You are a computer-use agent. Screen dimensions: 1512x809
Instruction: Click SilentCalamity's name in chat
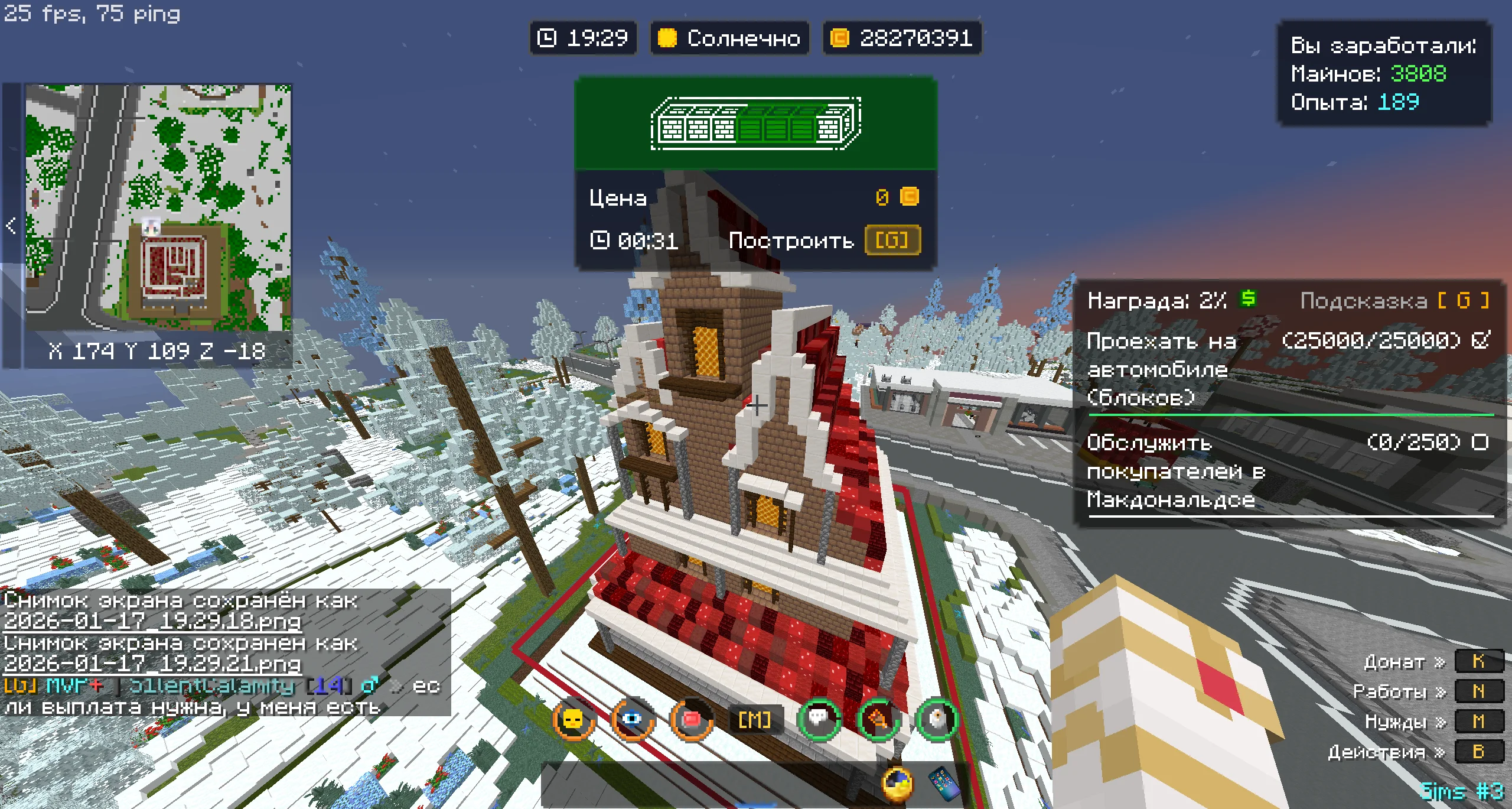(x=211, y=685)
